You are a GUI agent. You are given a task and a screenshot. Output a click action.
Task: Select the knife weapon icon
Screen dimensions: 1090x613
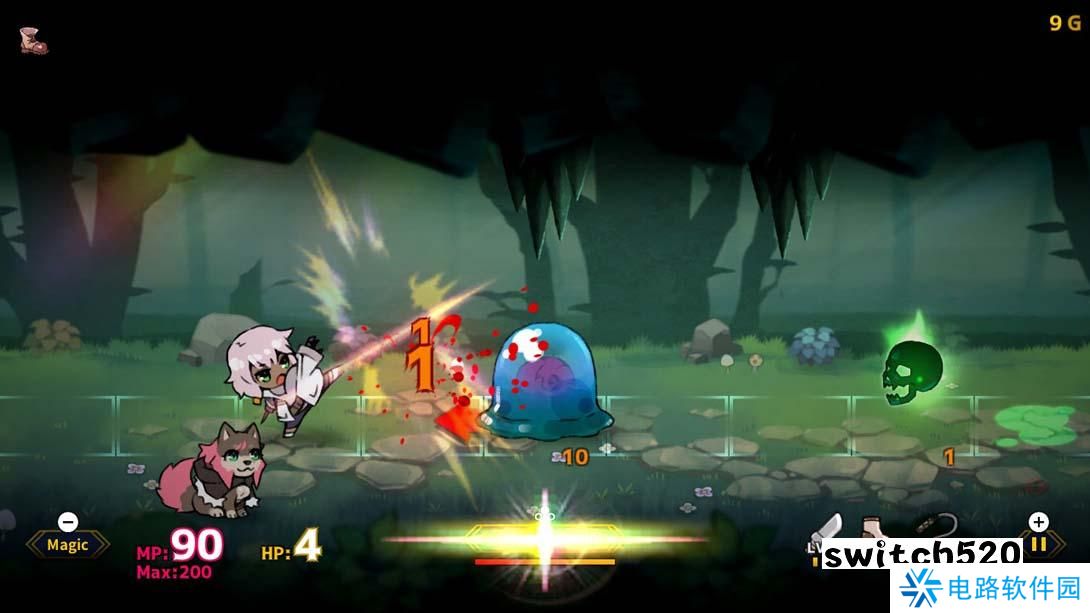click(829, 528)
